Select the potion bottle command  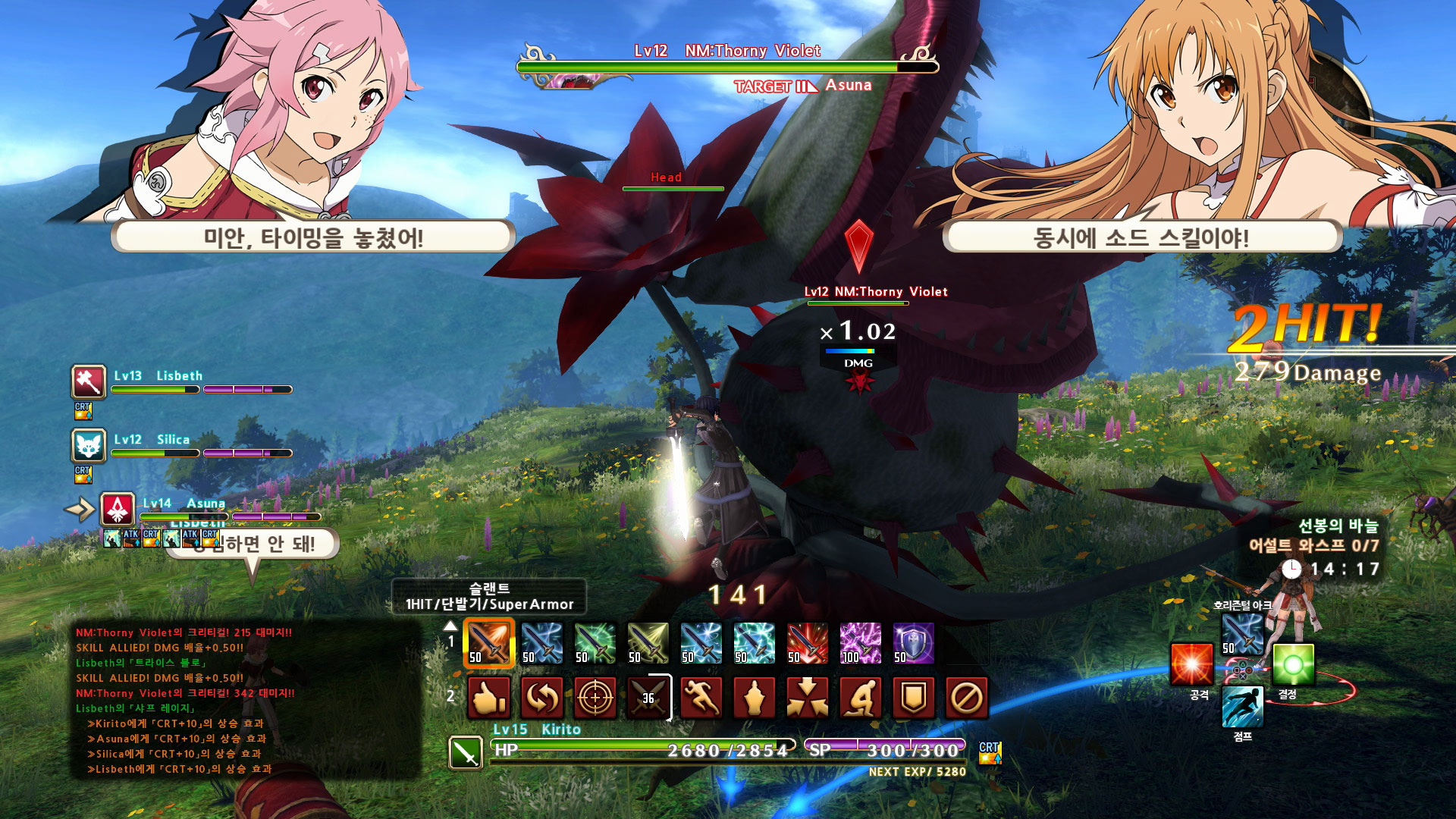[x=755, y=698]
